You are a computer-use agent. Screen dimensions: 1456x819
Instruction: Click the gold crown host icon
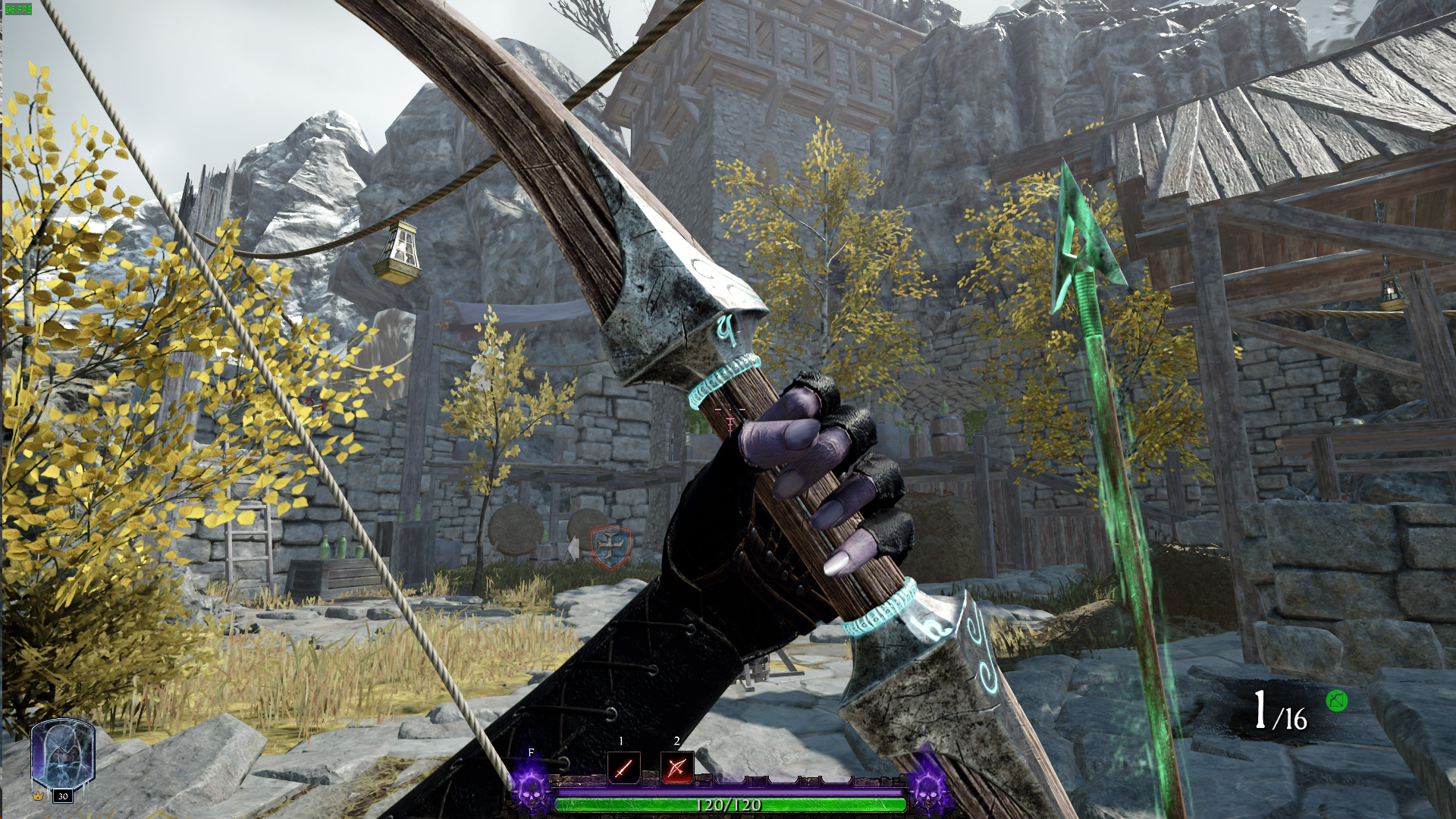click(x=38, y=796)
